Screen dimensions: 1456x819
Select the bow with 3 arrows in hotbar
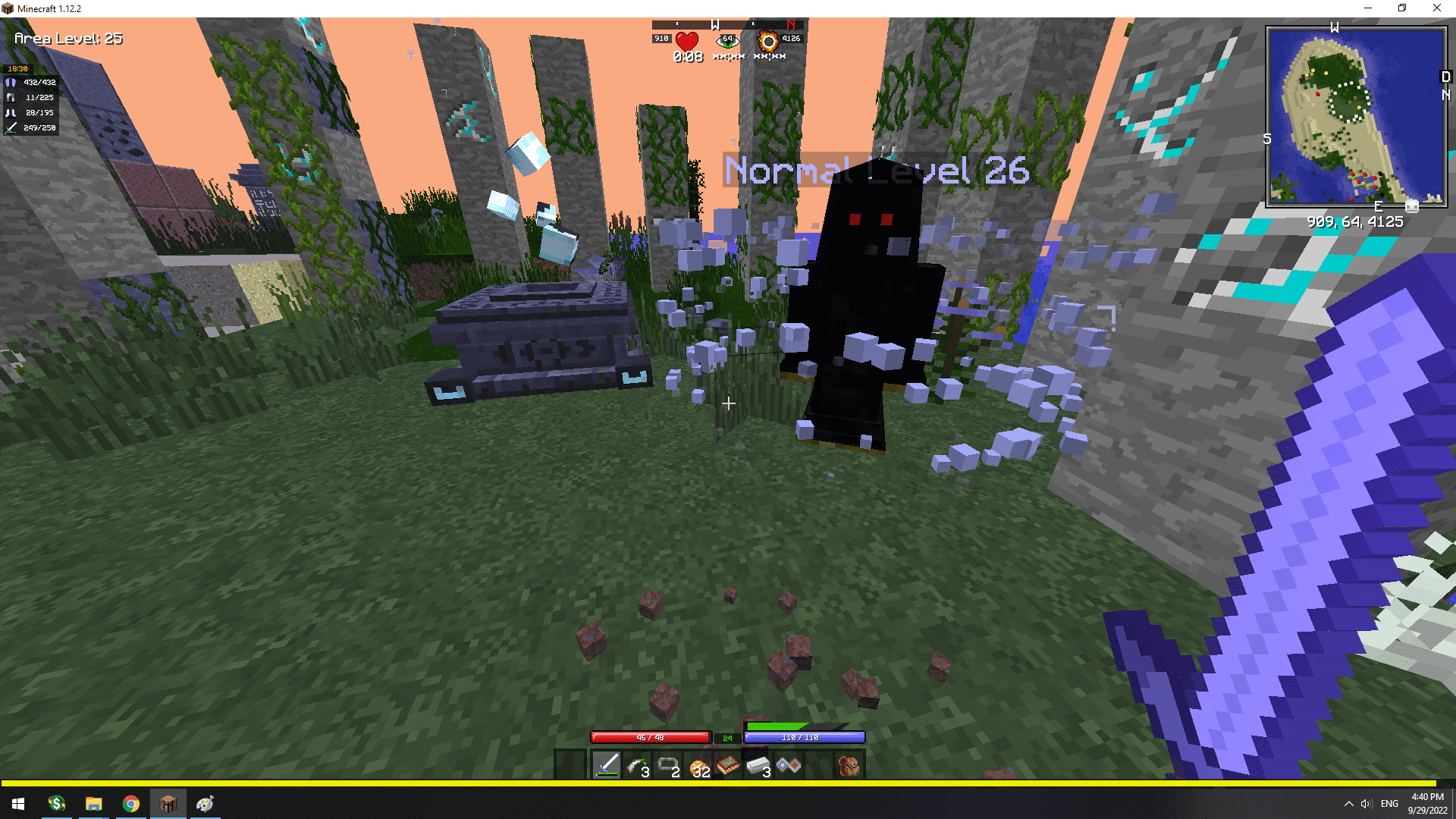coord(639,764)
